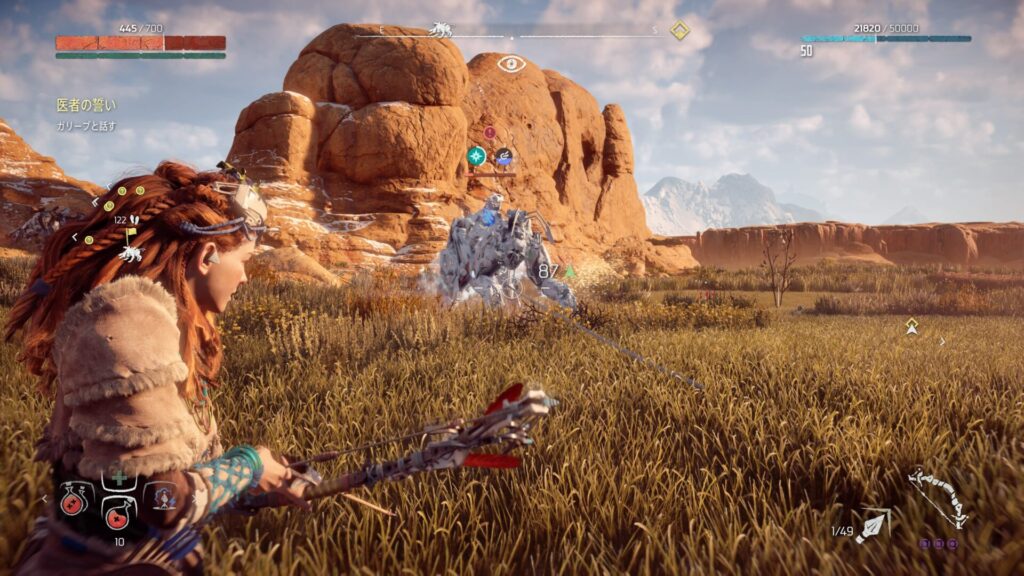Click the dark blue status icon above enemy
This screenshot has height=576, width=1024.
504,156
